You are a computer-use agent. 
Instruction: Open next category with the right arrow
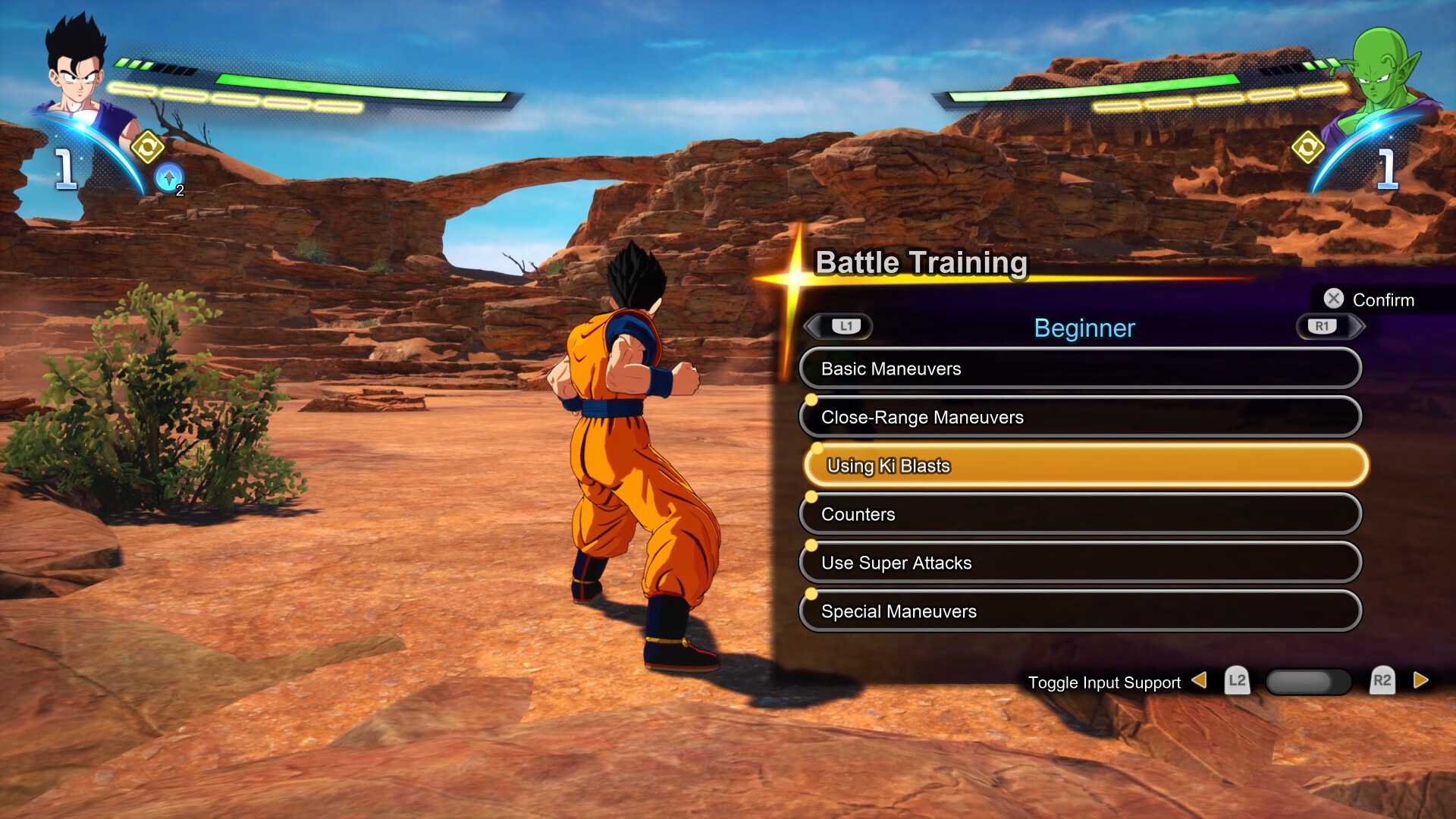tap(1358, 326)
